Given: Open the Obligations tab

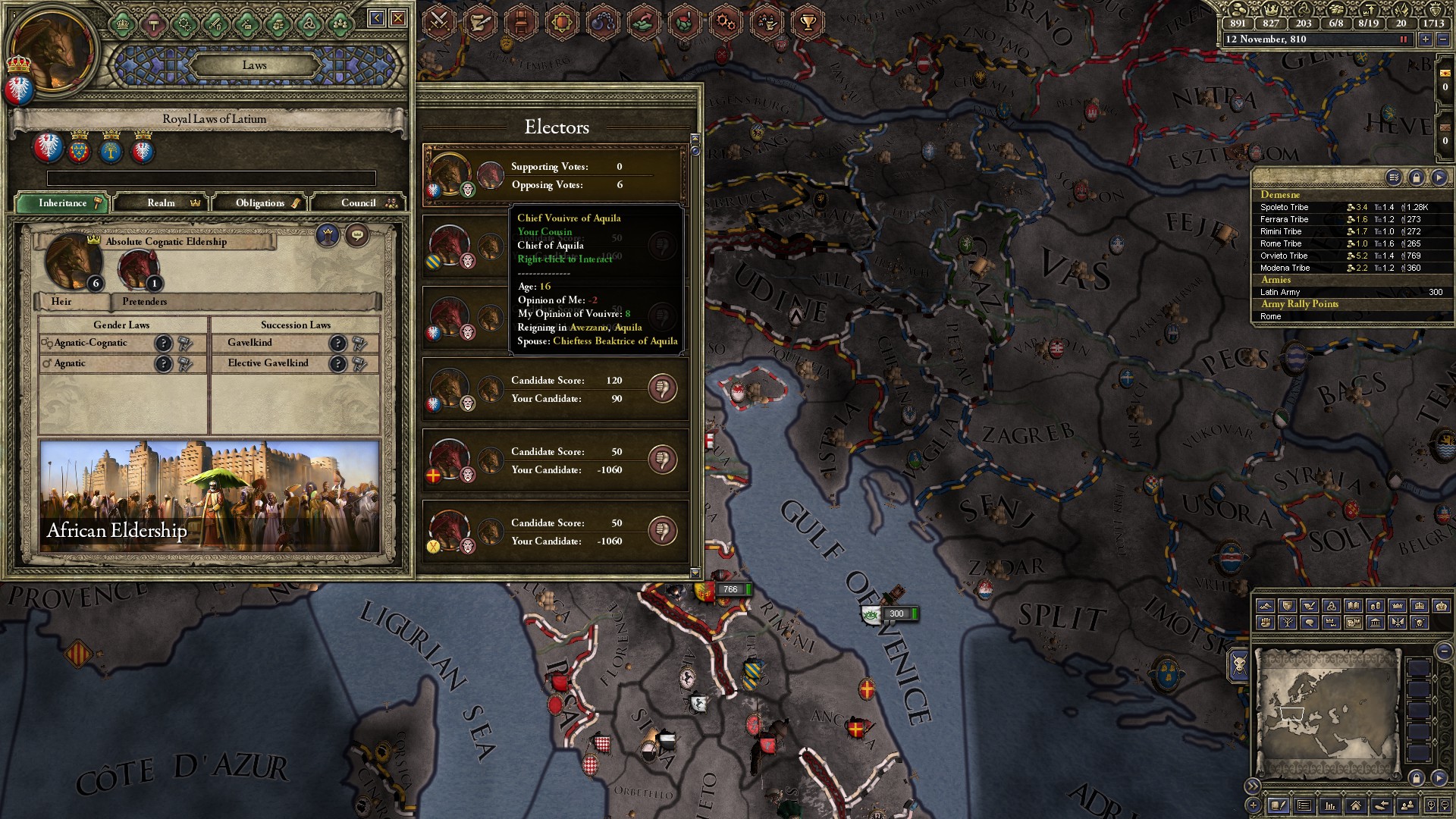Looking at the screenshot, I should pos(260,203).
